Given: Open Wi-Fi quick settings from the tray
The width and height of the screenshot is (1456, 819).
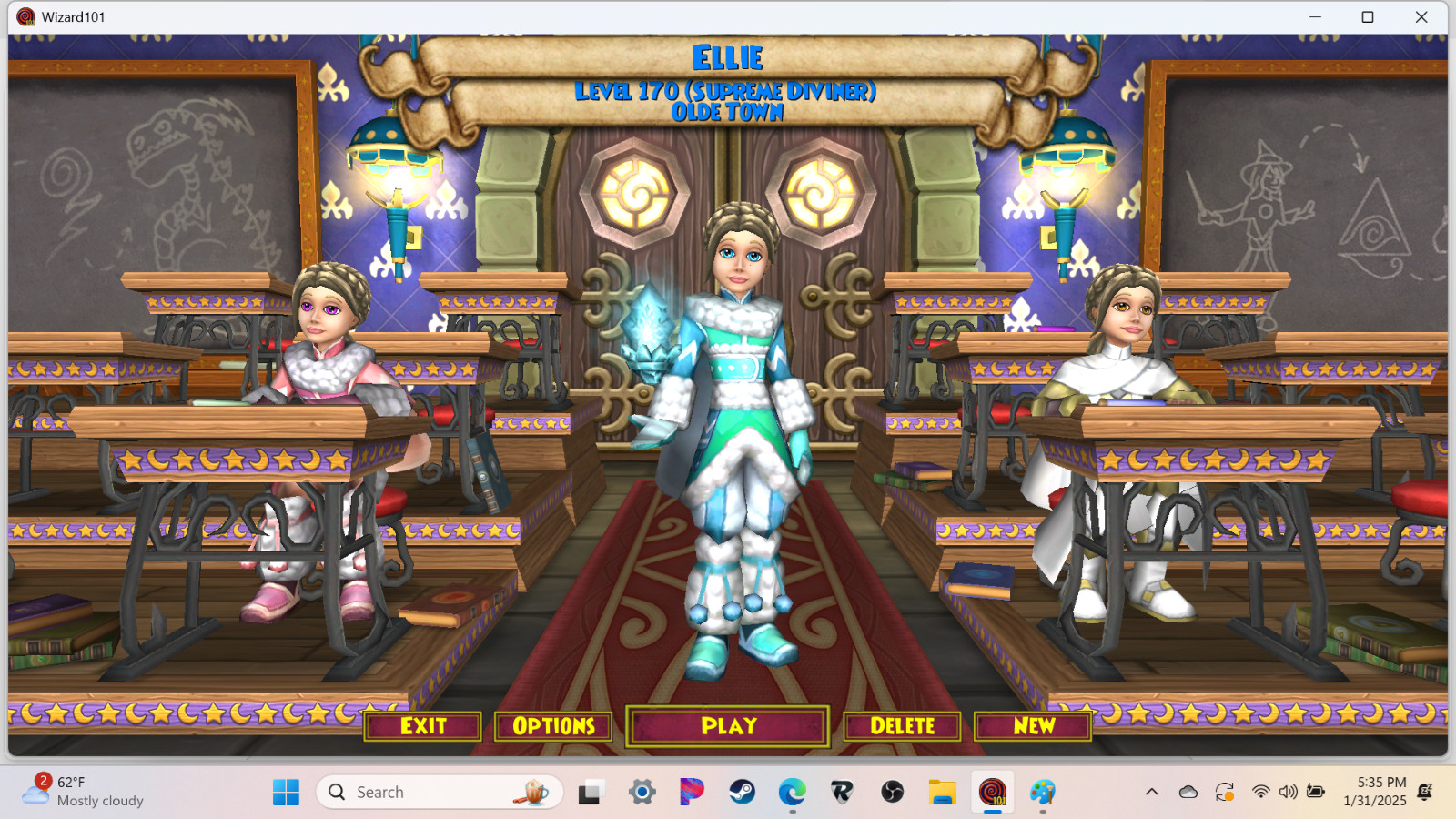Looking at the screenshot, I should coord(1261,791).
